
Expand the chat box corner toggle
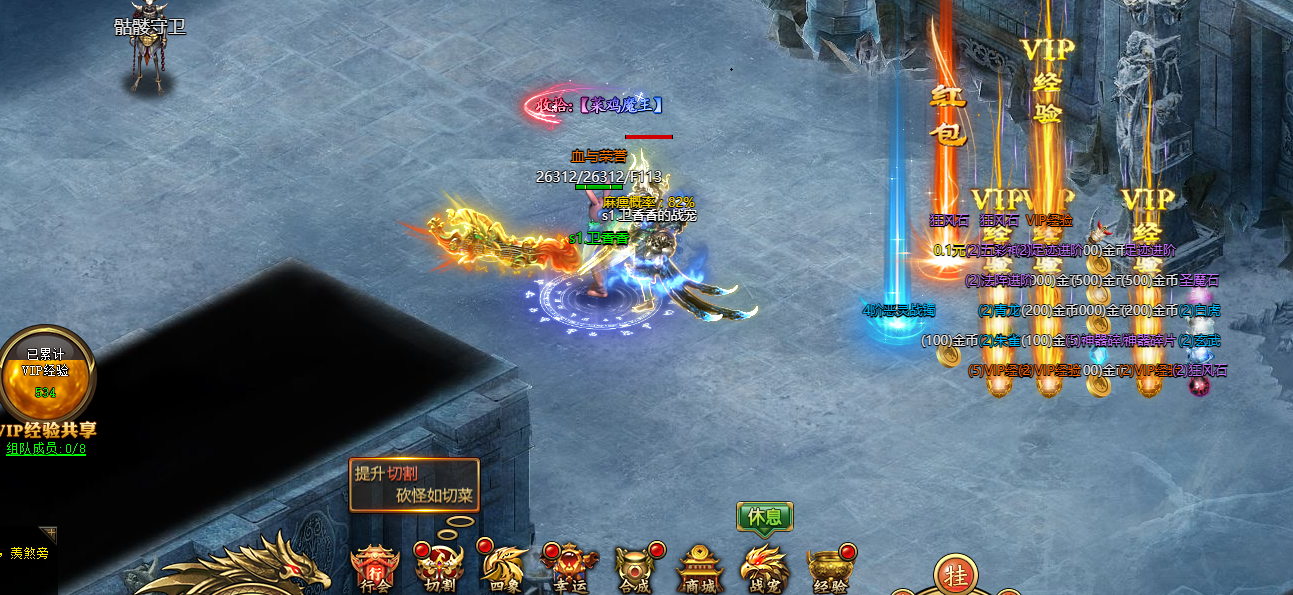click(x=48, y=534)
